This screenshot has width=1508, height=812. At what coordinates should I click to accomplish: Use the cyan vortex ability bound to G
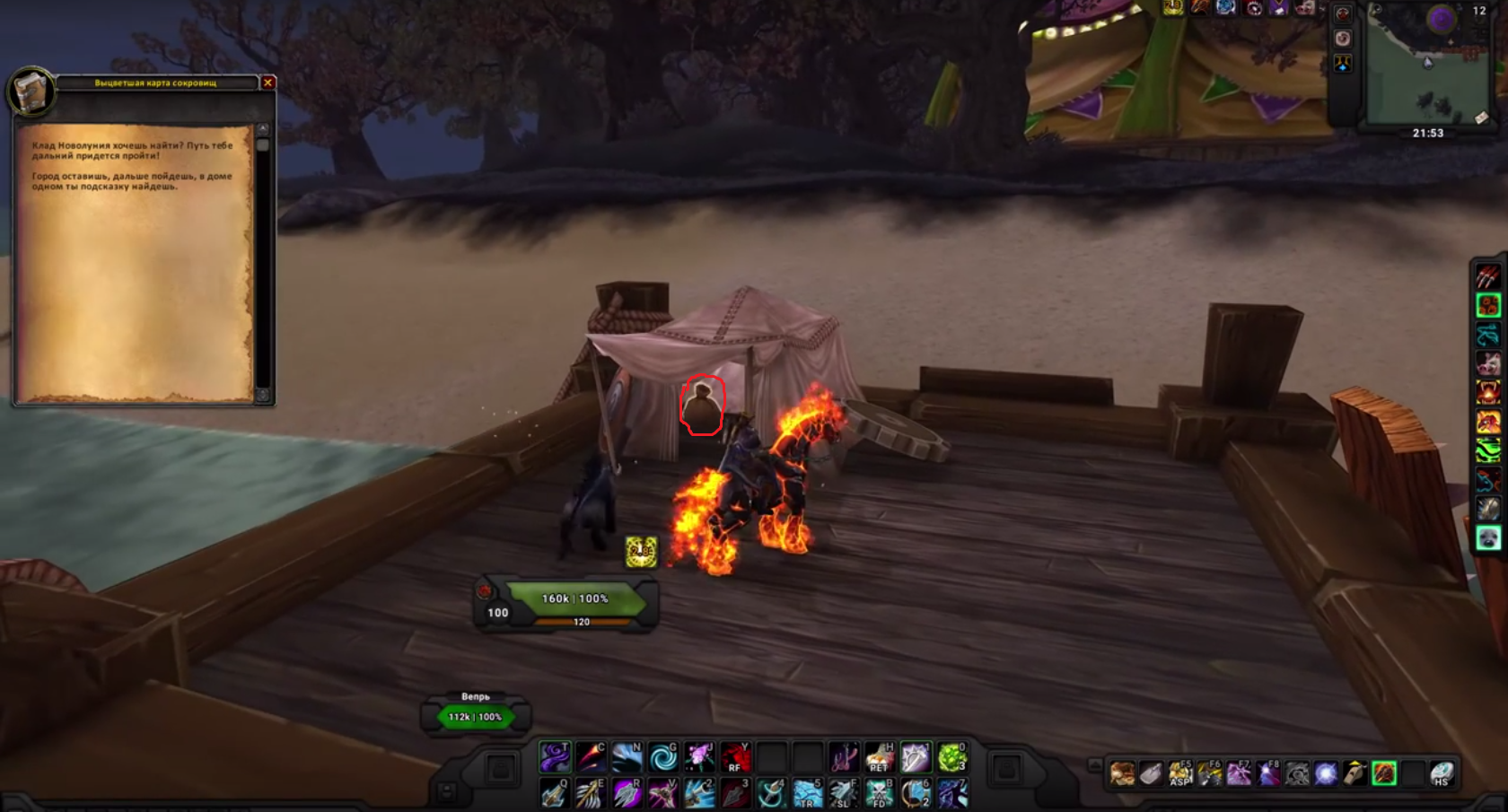click(x=663, y=757)
